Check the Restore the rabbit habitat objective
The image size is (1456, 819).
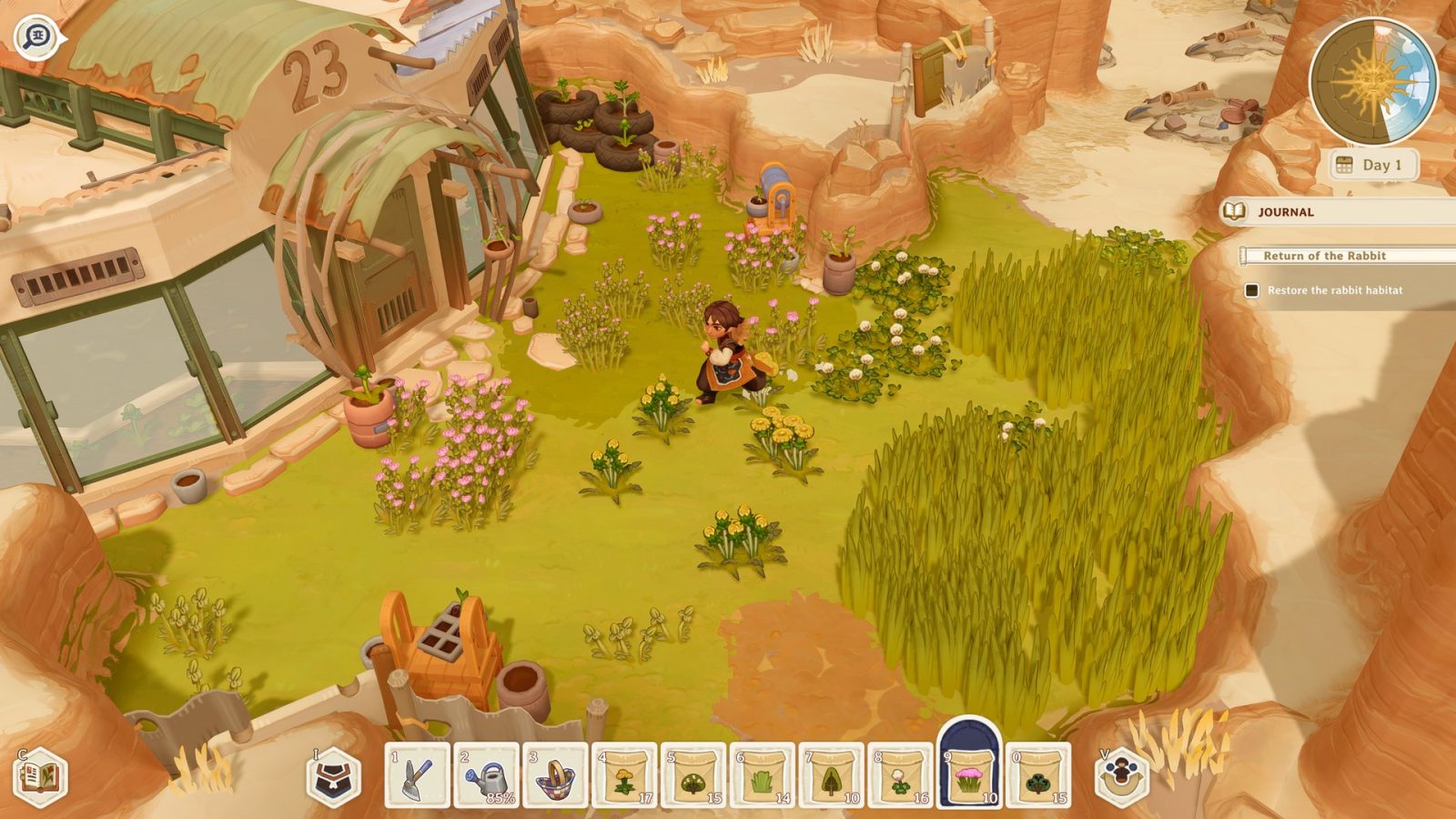(1250, 291)
